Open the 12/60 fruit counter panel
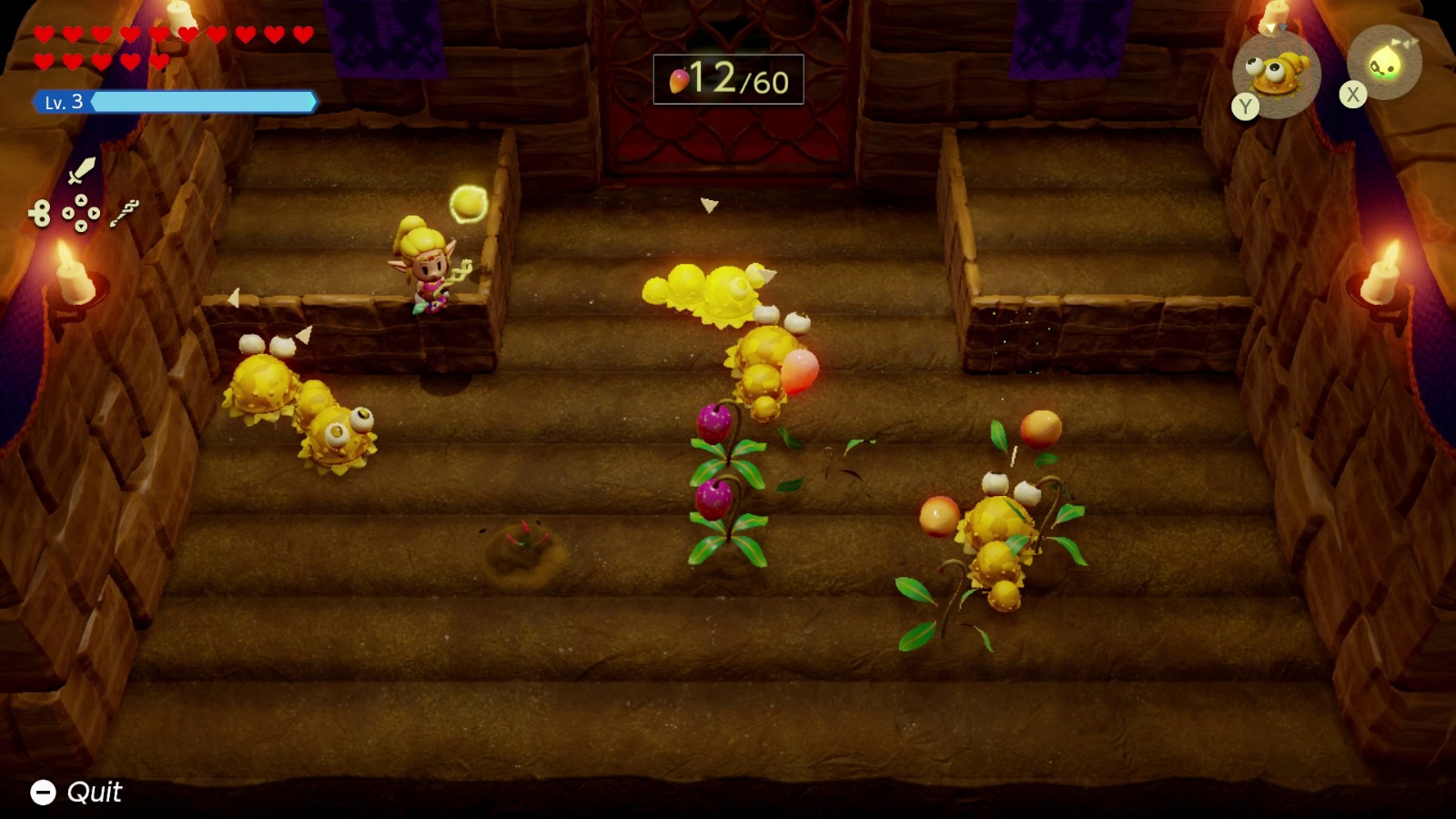 coord(730,80)
